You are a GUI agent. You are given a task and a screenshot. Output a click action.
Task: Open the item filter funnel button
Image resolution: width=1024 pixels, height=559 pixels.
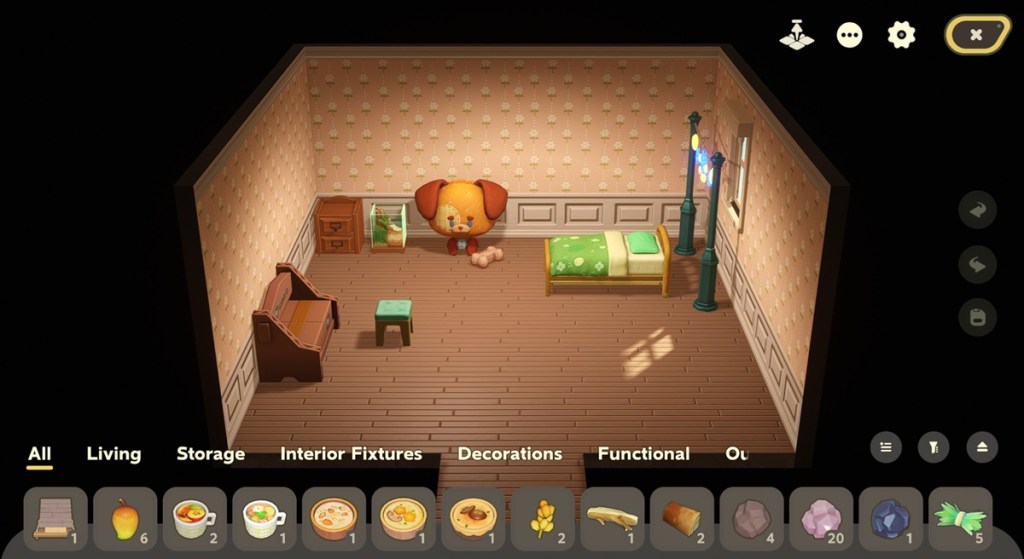pyautogui.click(x=933, y=447)
